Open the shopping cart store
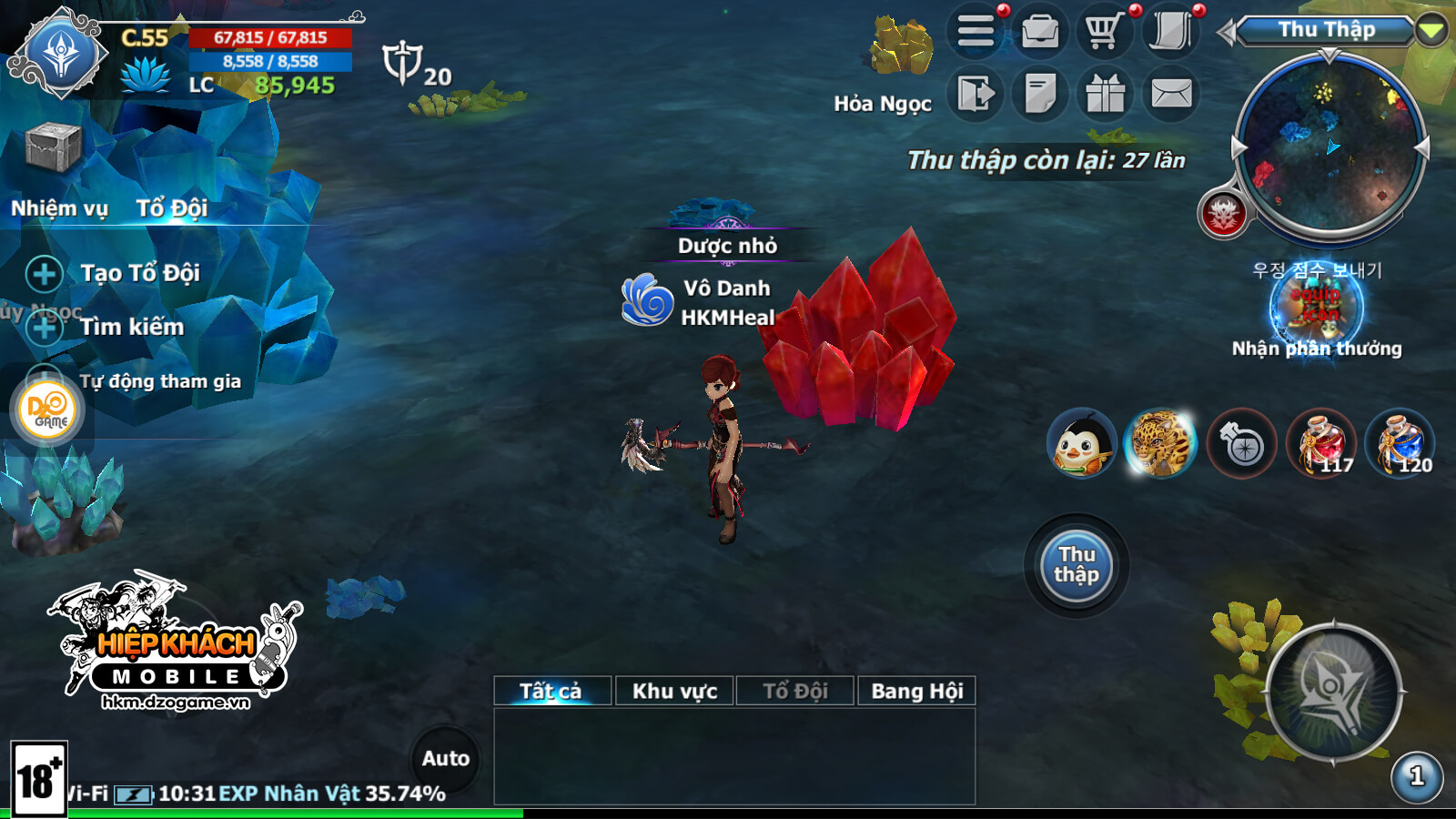The image size is (1456, 819). [x=1104, y=33]
